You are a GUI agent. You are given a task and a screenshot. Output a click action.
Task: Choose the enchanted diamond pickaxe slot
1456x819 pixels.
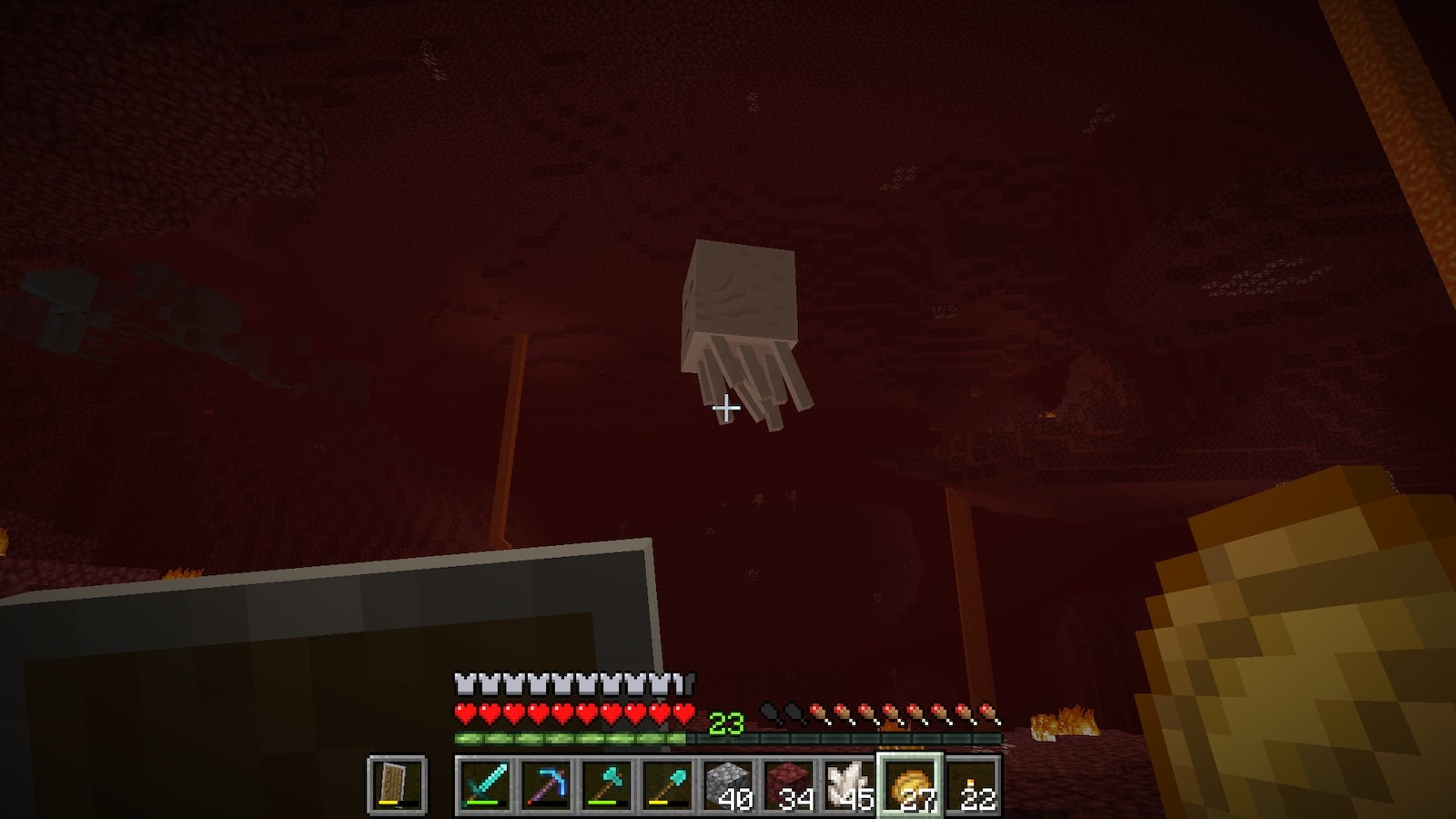coord(545,784)
